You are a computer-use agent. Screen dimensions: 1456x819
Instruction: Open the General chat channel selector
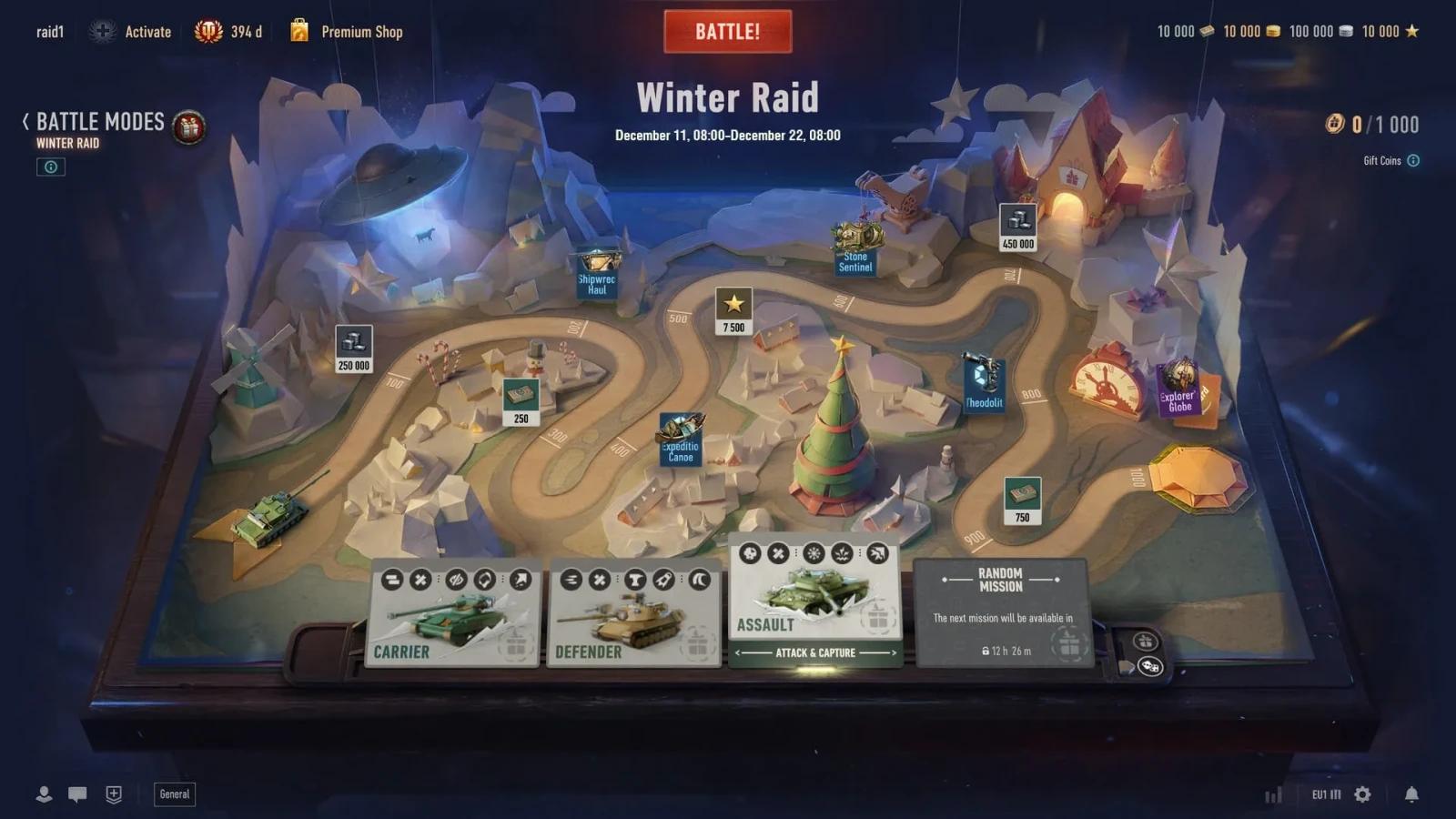point(174,794)
